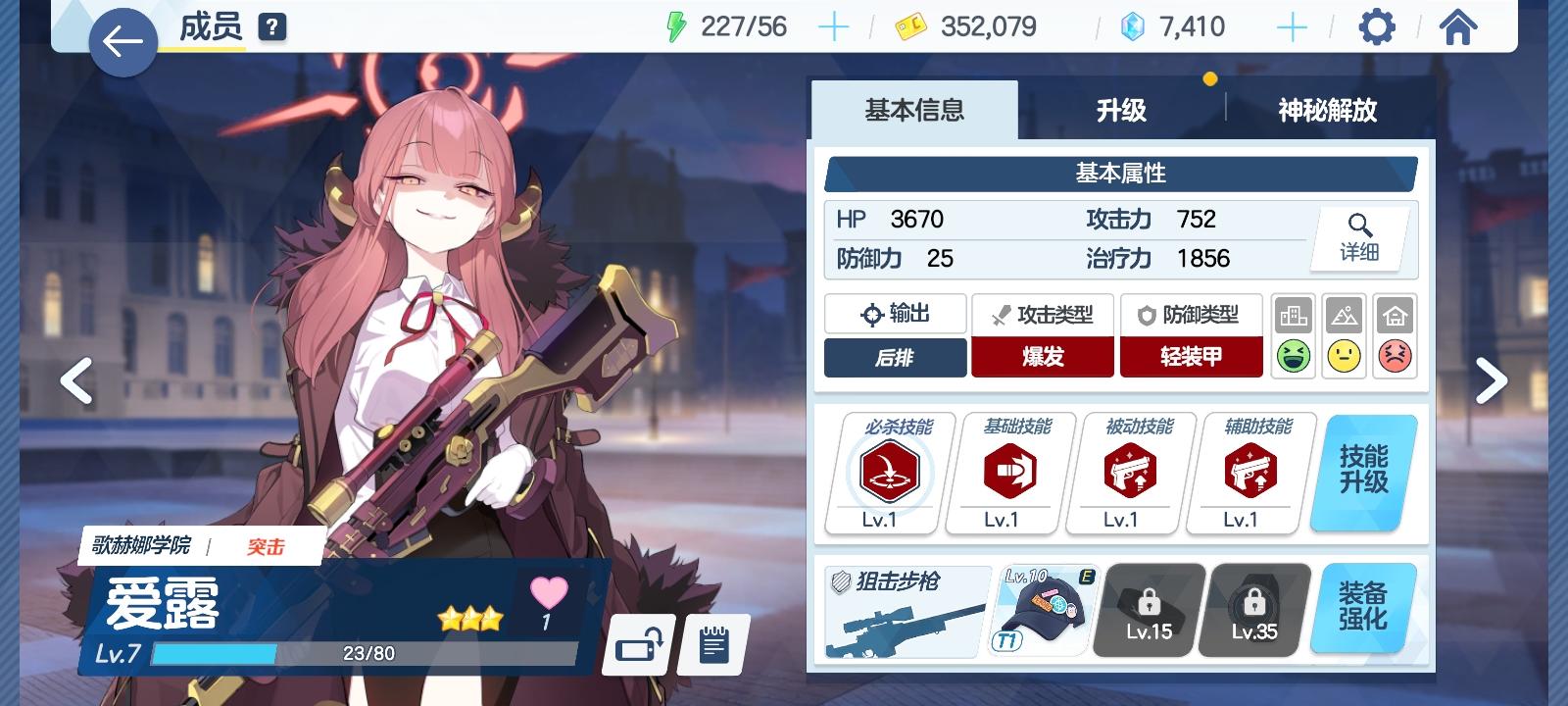Return to home screen via house icon
The image size is (1568, 706).
click(x=1460, y=26)
